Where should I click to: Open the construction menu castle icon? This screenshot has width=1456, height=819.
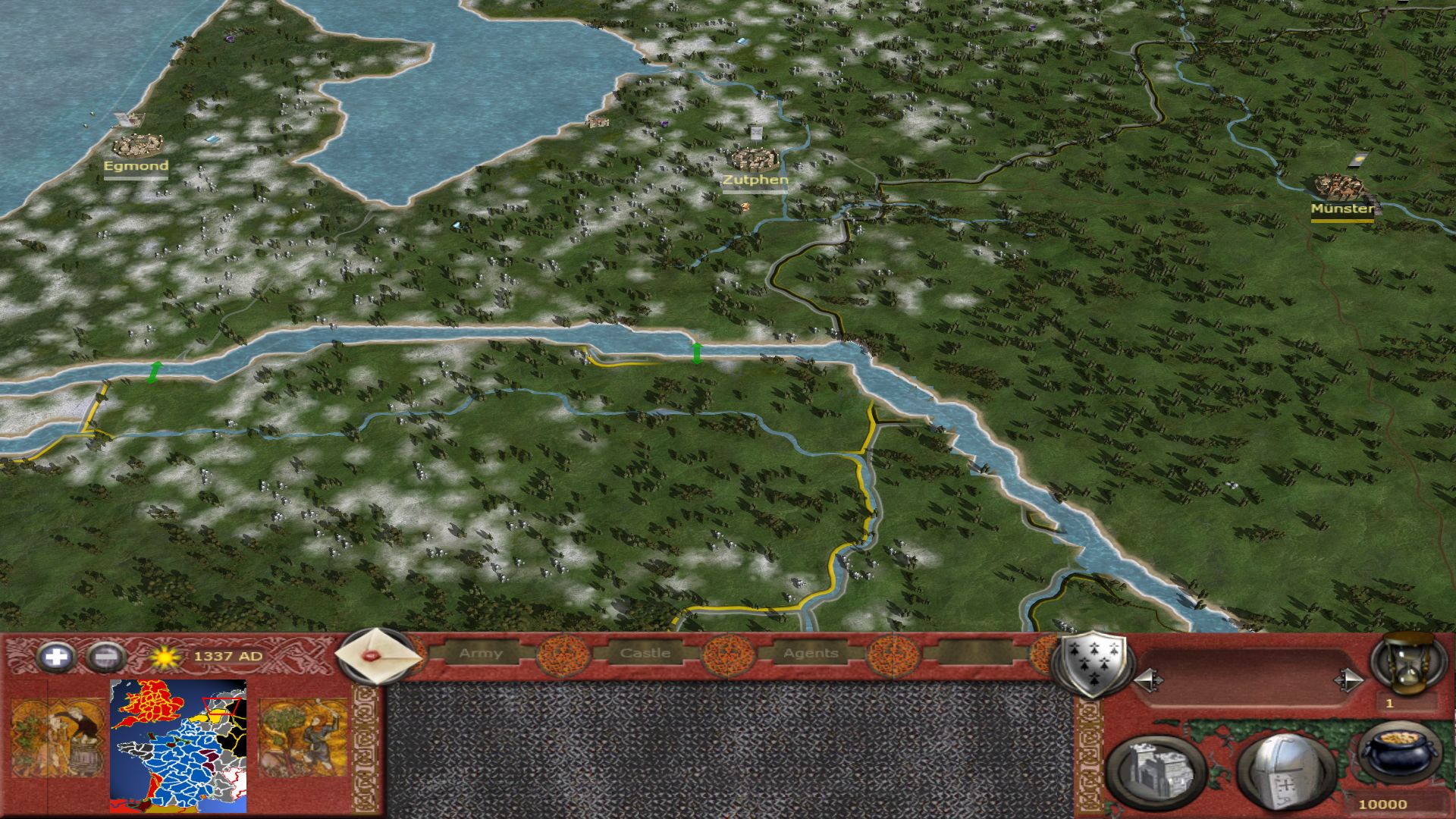coord(1156,773)
